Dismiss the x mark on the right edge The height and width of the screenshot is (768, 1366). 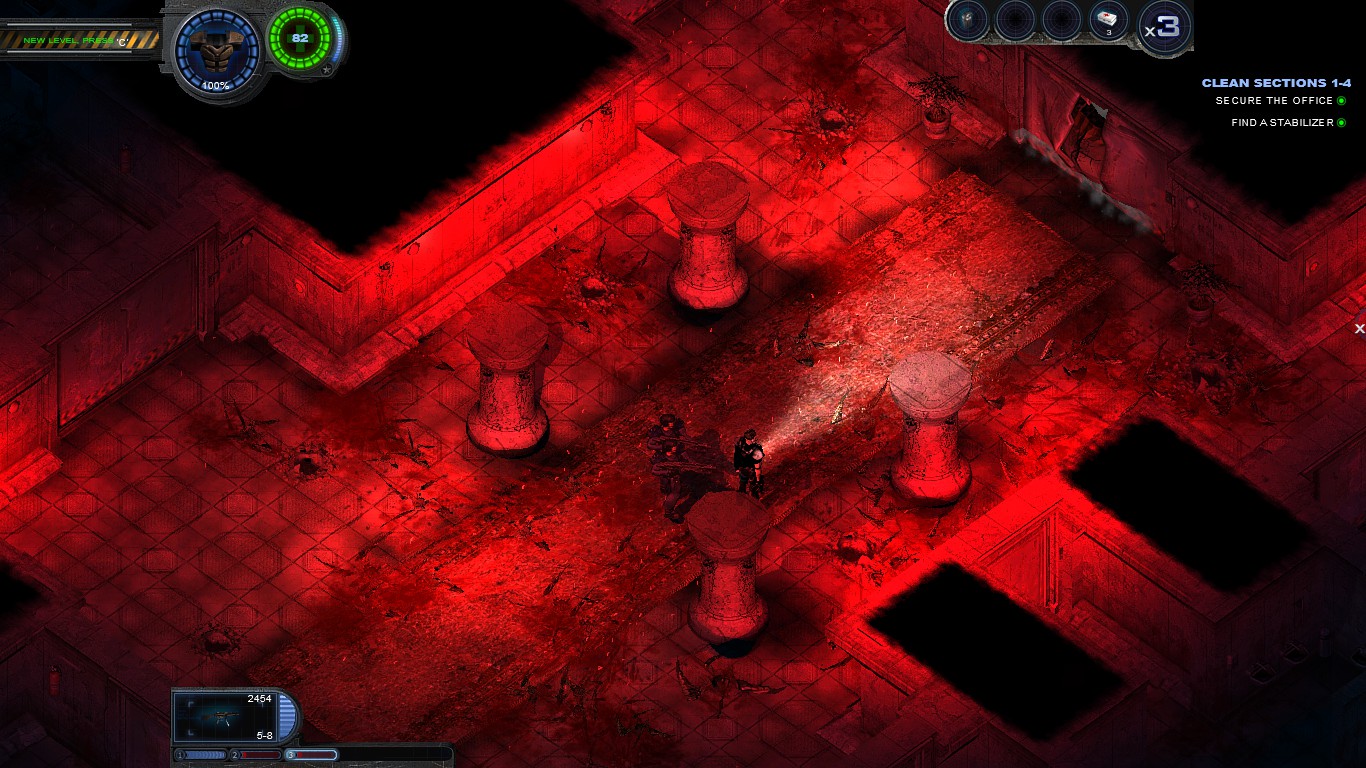(1359, 328)
